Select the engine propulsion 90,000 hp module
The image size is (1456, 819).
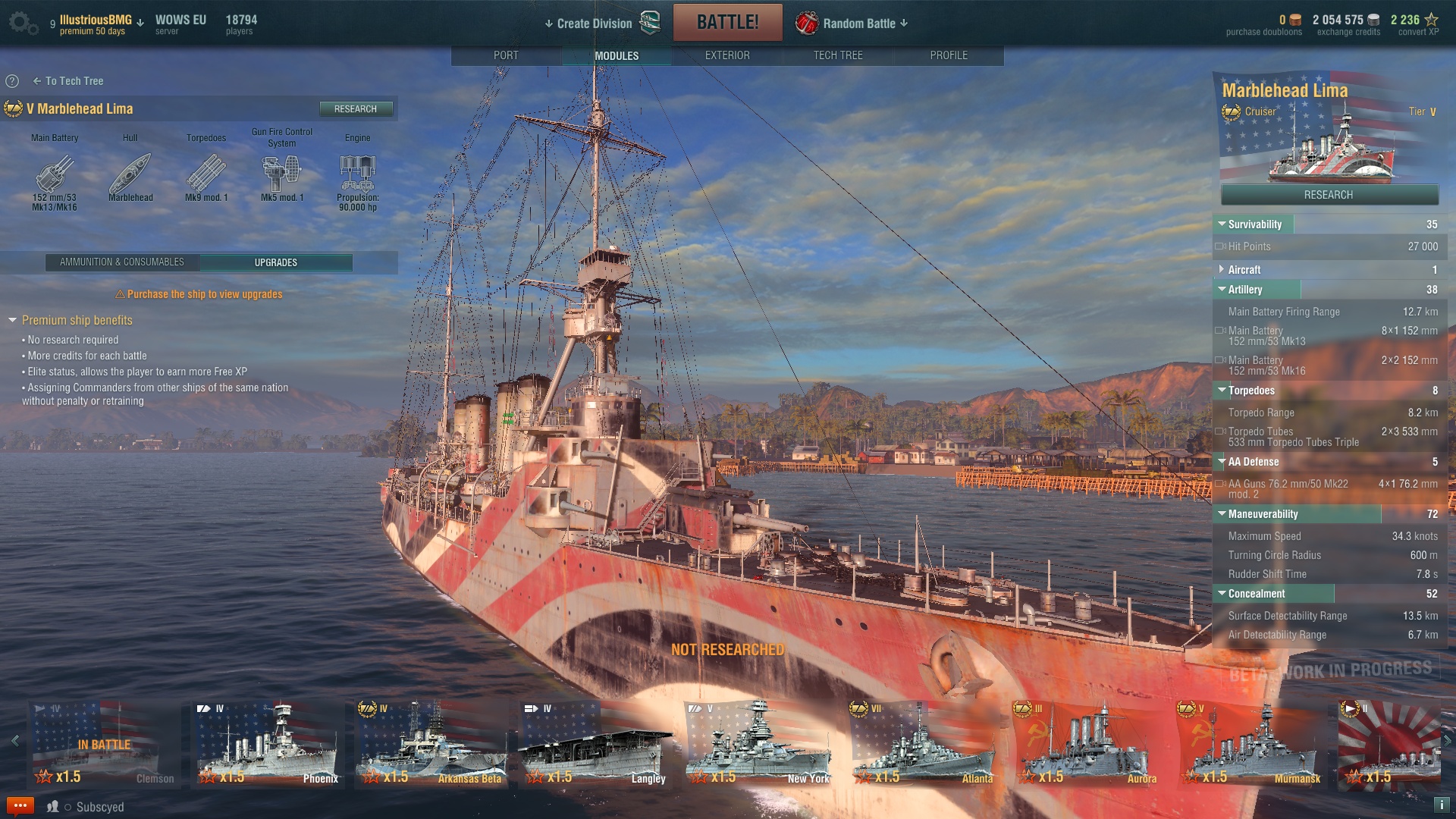(x=358, y=174)
